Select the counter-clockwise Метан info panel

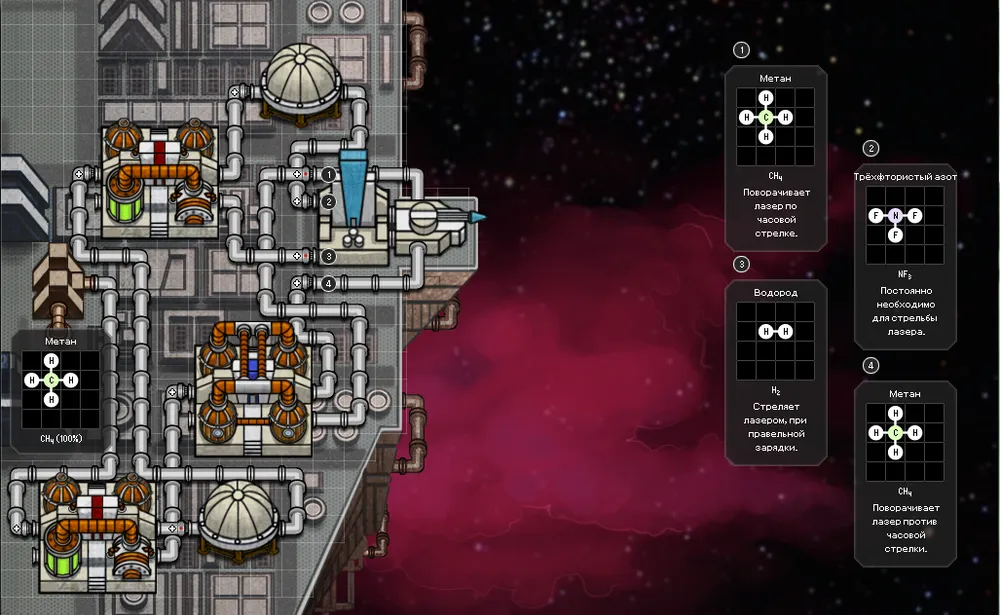tap(906, 473)
